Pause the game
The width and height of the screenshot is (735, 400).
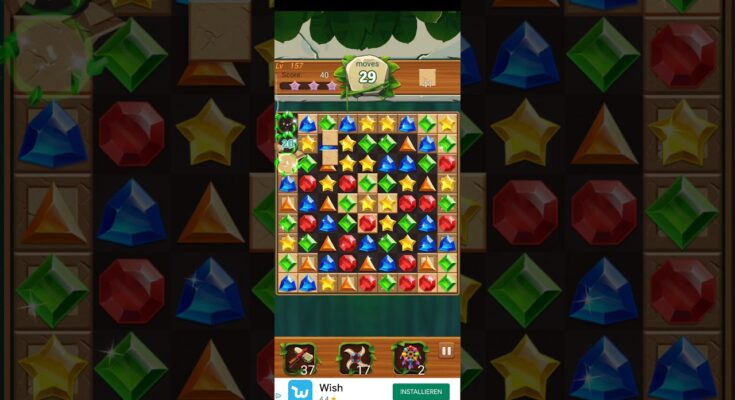click(446, 351)
